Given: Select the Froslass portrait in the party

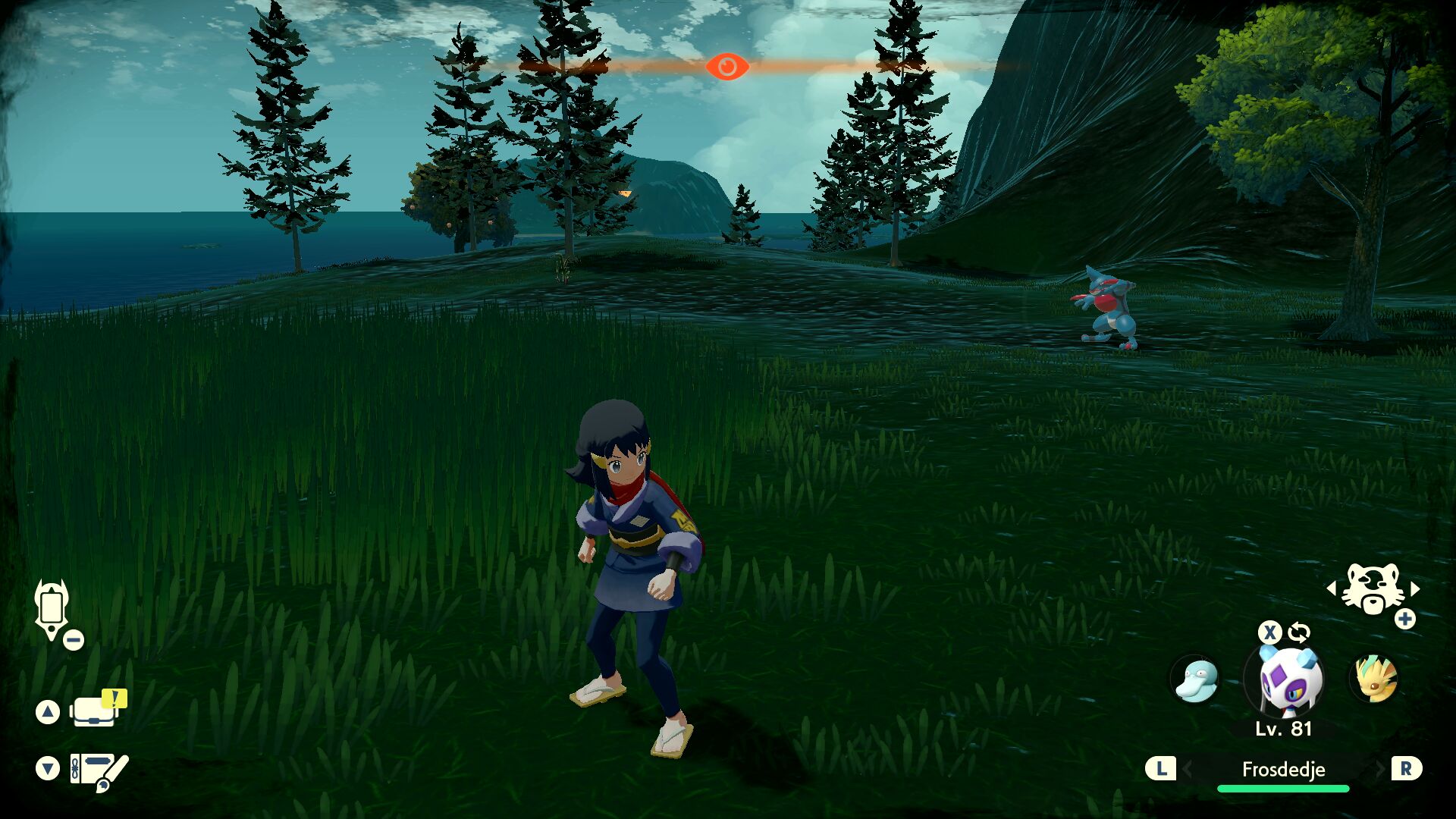Looking at the screenshot, I should (1286, 680).
